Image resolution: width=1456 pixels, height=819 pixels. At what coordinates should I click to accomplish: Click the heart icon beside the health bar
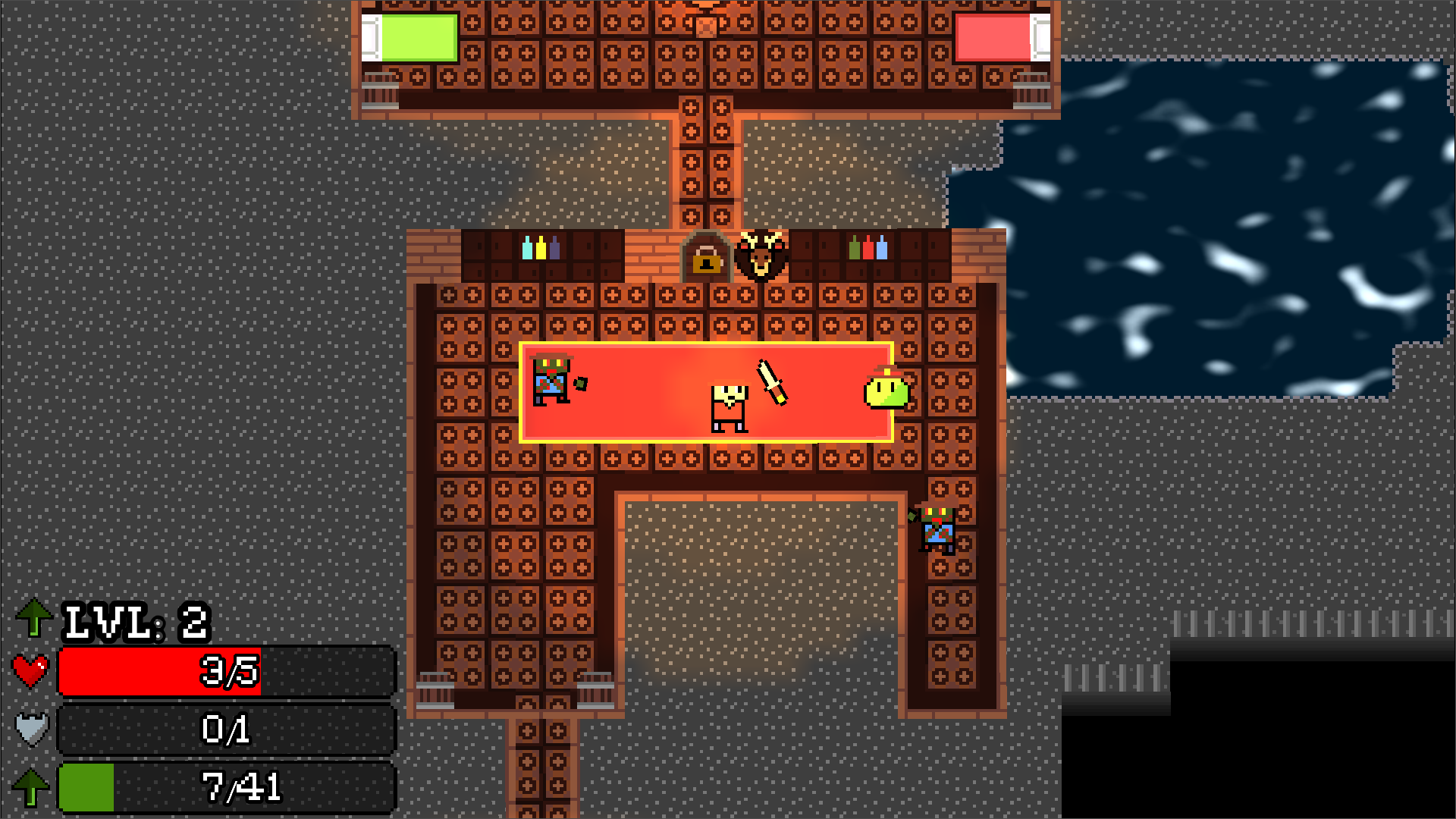[x=30, y=670]
